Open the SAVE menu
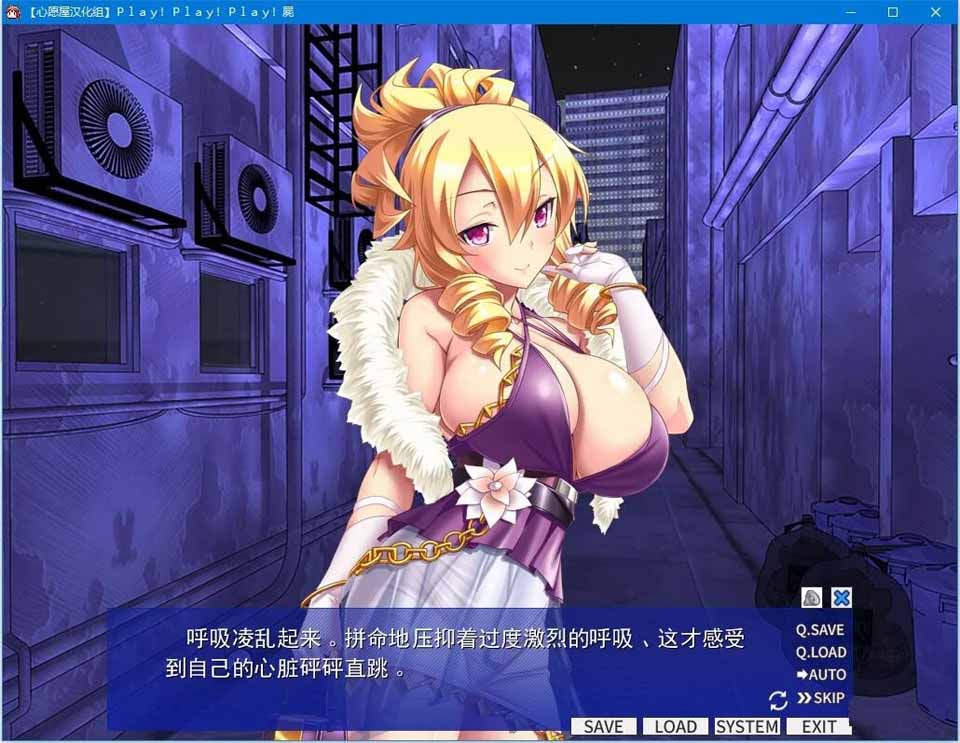 click(603, 727)
